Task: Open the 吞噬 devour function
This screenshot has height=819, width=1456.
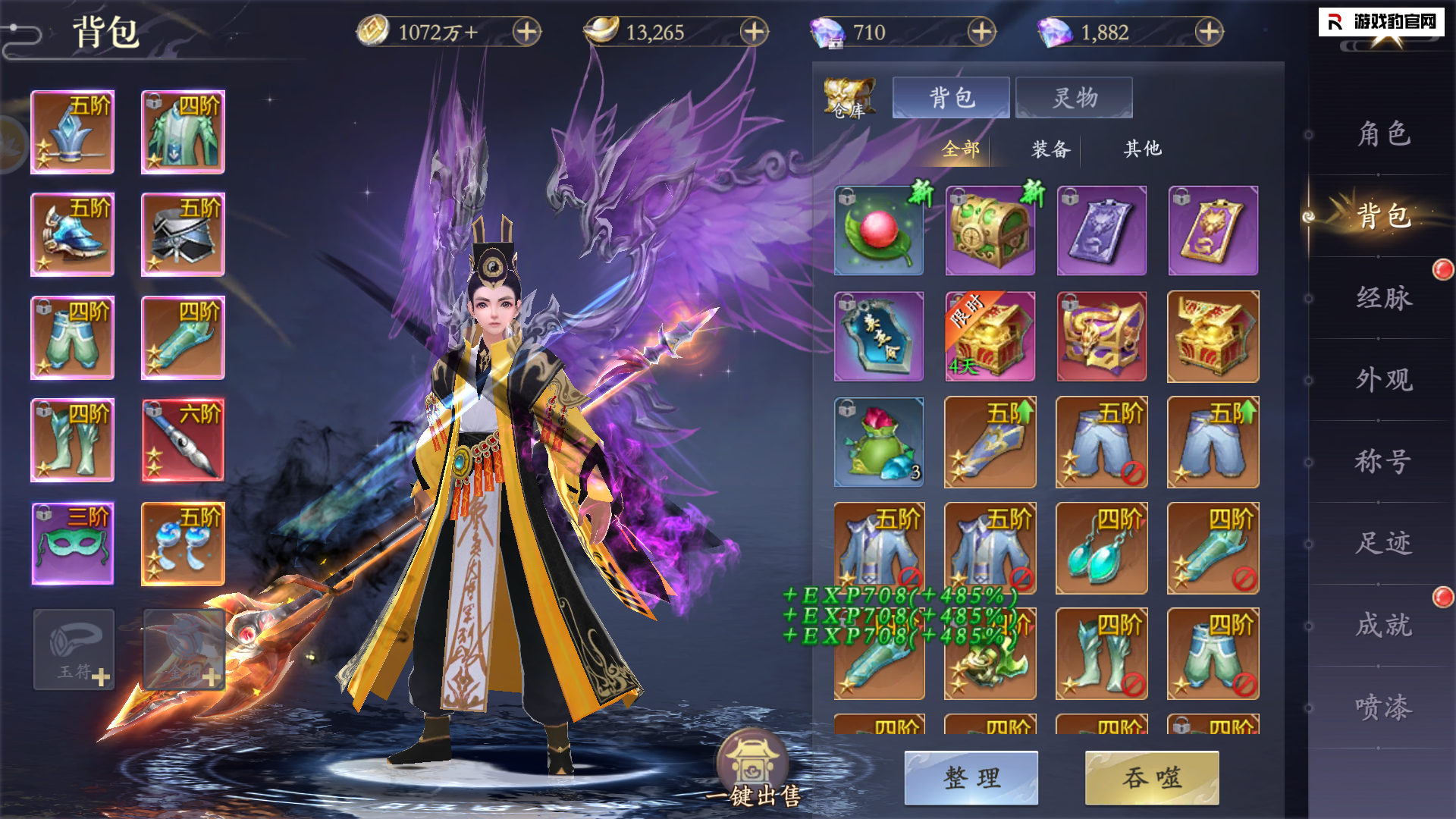Action: tap(1152, 777)
